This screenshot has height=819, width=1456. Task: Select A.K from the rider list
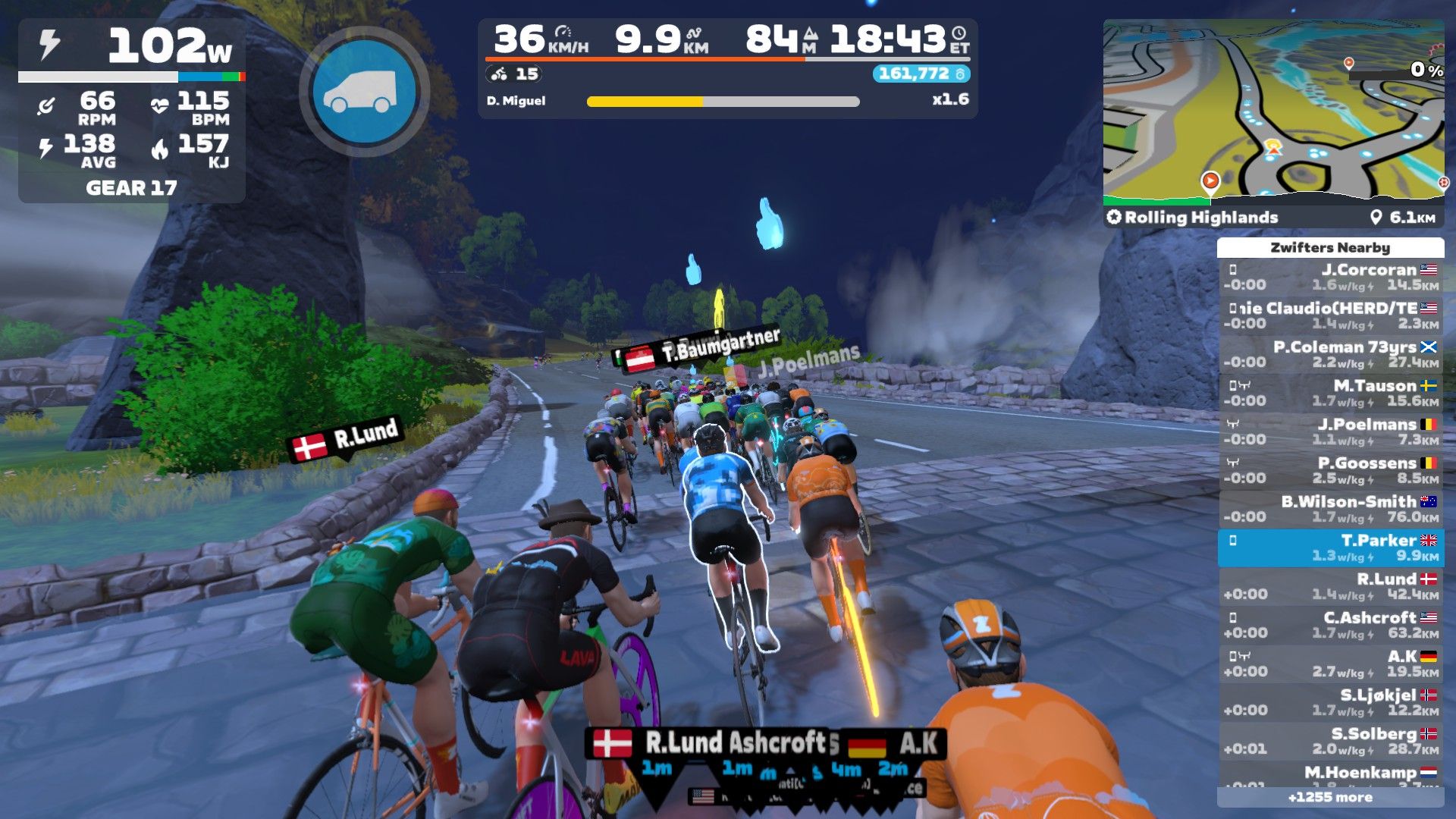click(1331, 664)
